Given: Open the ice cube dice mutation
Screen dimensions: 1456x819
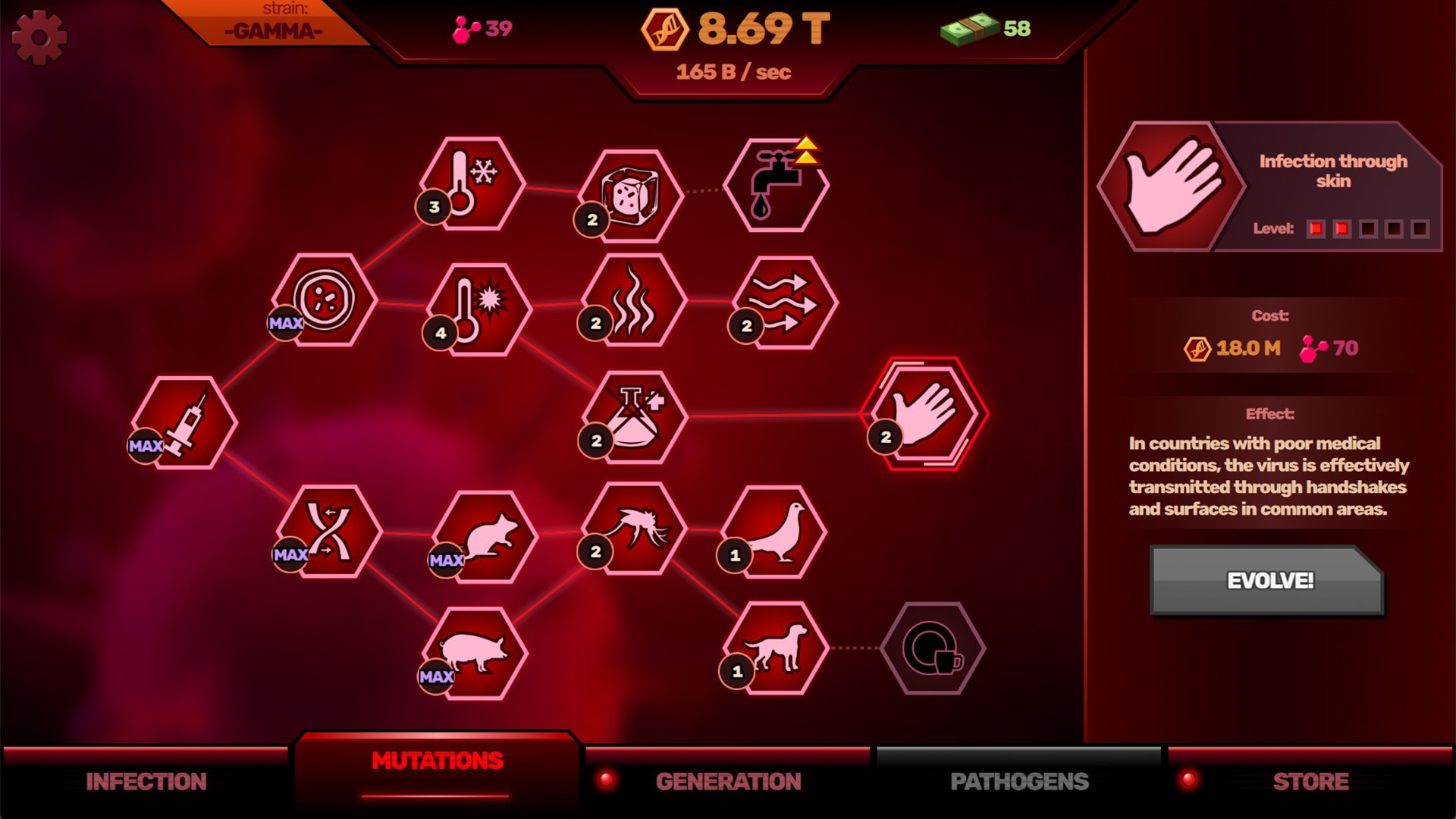Looking at the screenshot, I should [x=633, y=194].
